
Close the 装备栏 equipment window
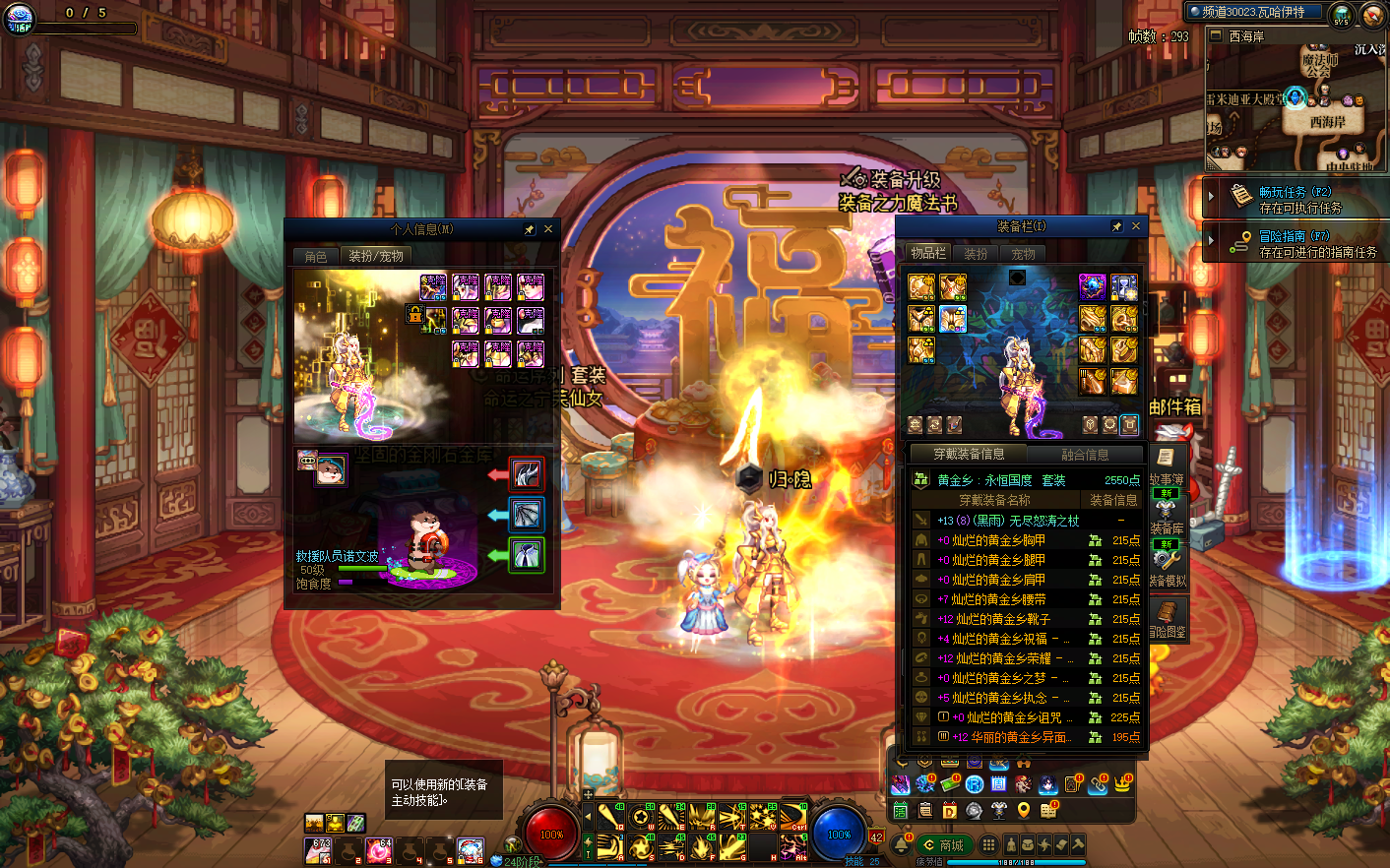(x=1136, y=226)
